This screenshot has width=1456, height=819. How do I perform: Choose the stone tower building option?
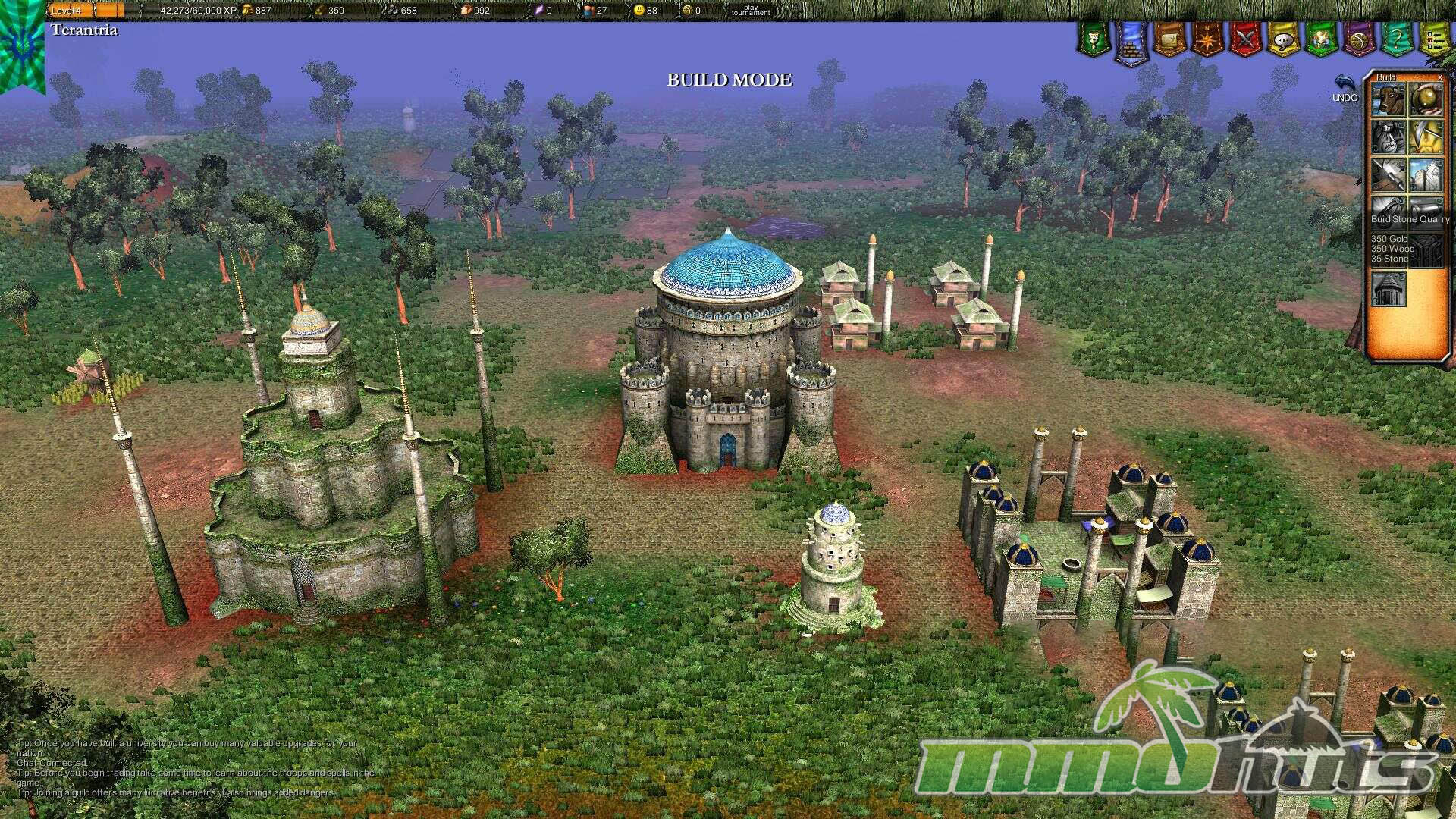click(x=1426, y=176)
